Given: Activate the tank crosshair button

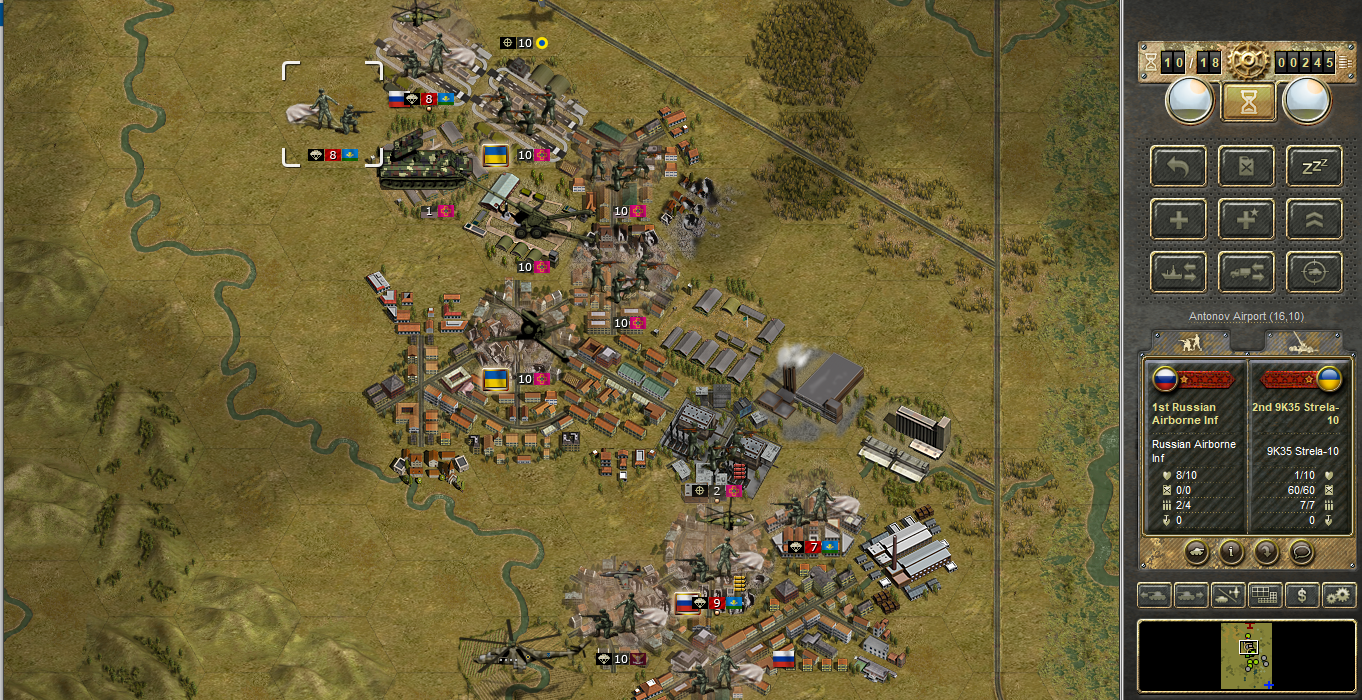Looking at the screenshot, I should [1314, 270].
